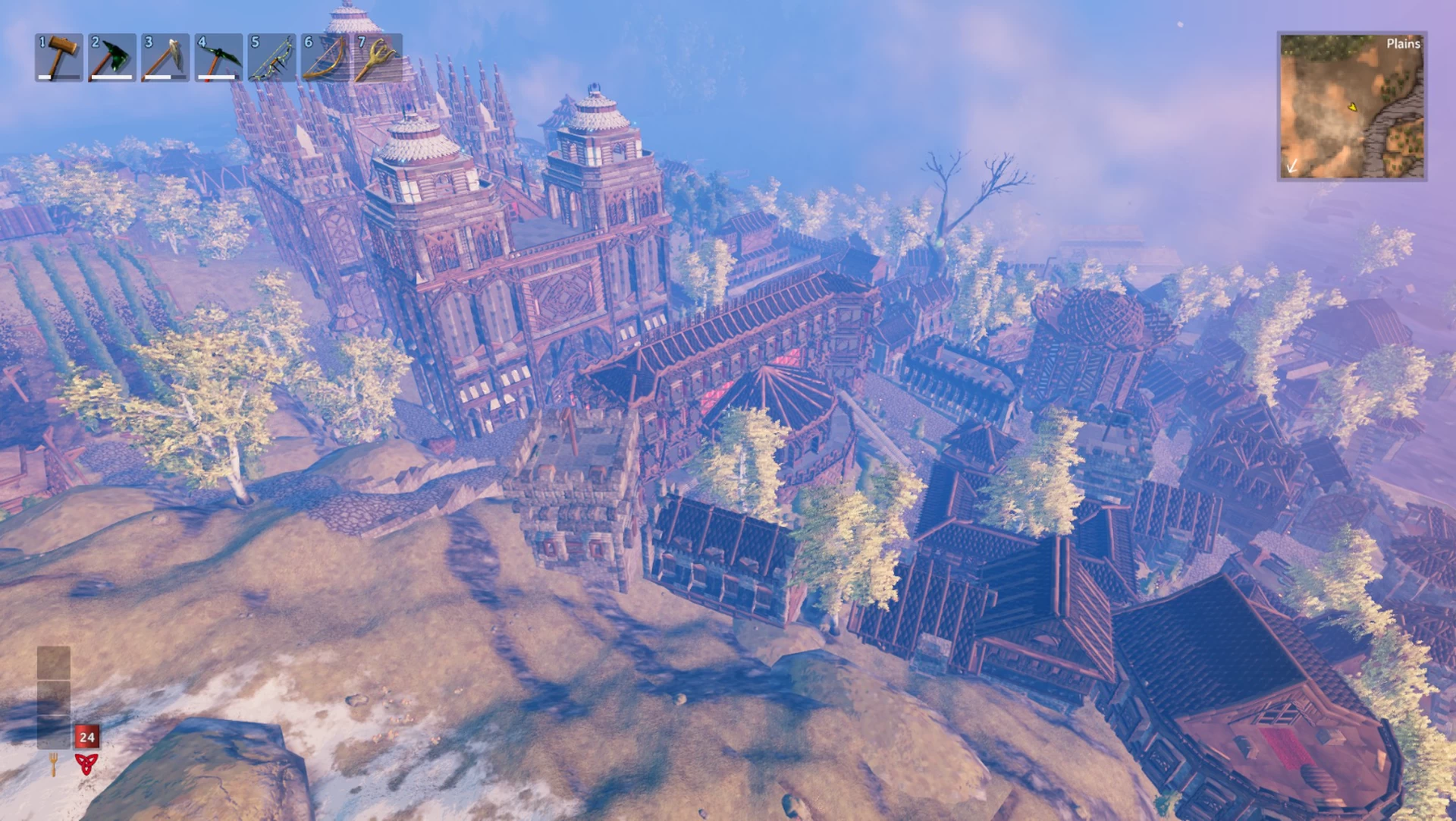1456x821 pixels.
Task: Equip the spiked vine-wrapped bow in slot 5
Action: (271, 57)
